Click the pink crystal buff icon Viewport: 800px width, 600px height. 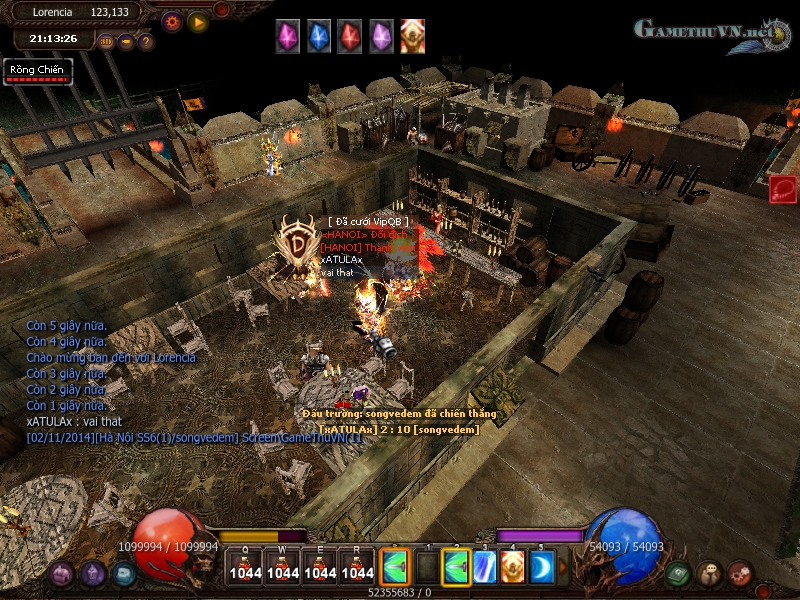(288, 36)
